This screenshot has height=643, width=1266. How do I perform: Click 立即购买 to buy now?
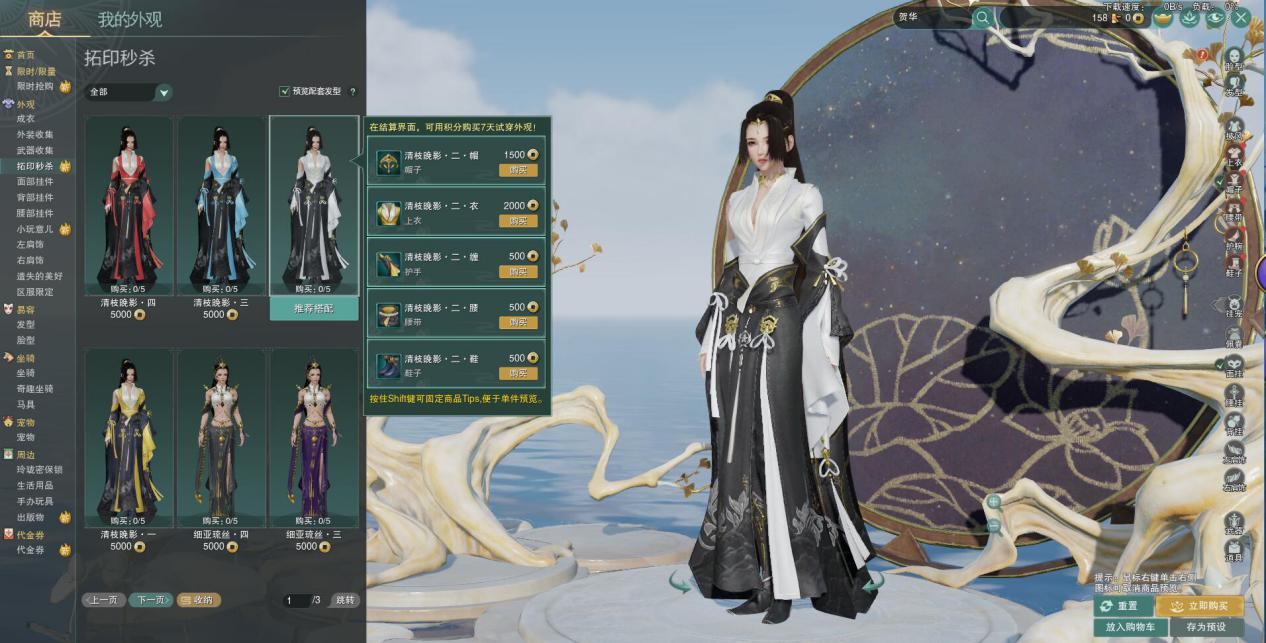point(1199,606)
